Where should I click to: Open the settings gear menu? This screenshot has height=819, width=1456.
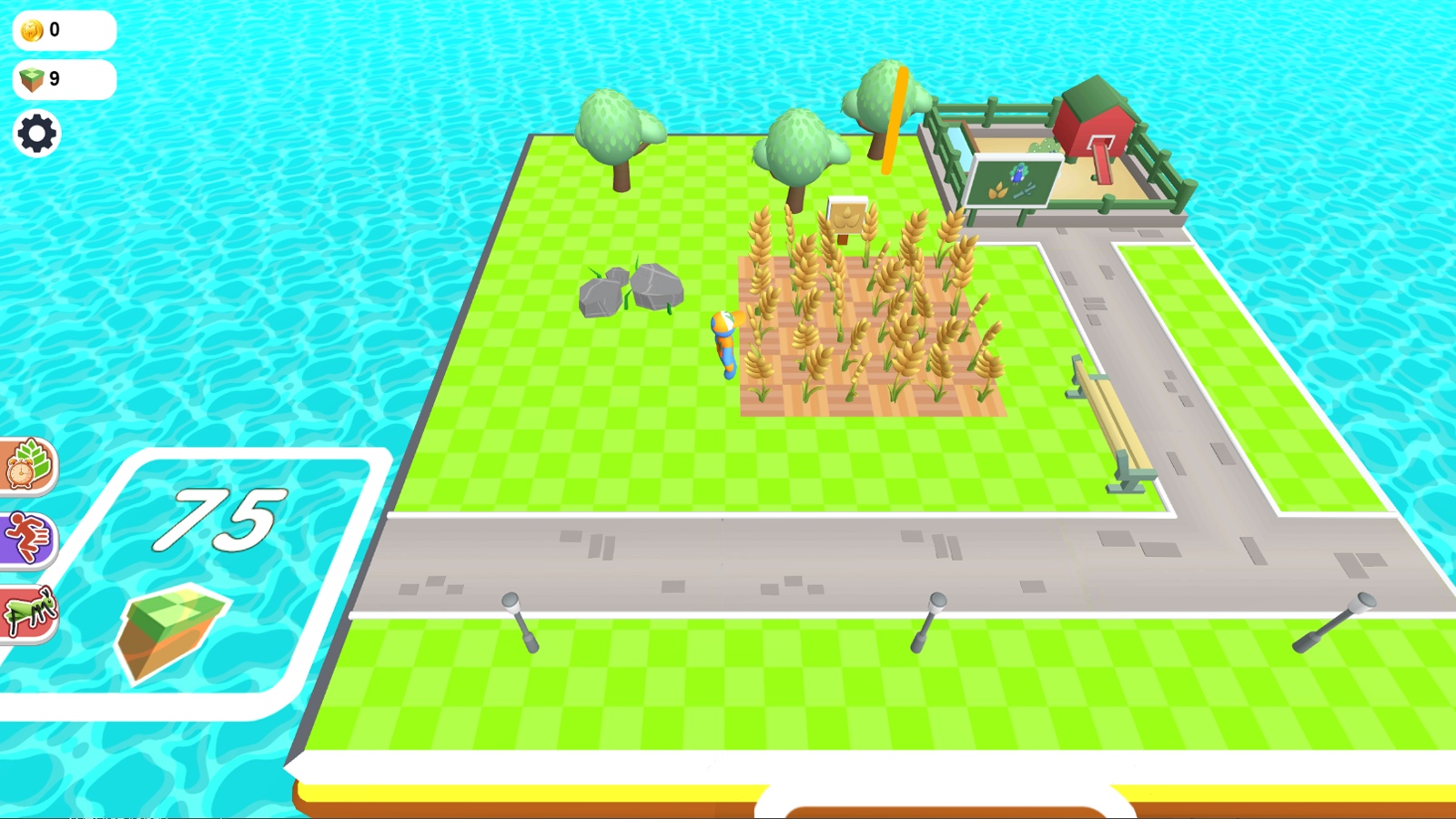point(36,134)
